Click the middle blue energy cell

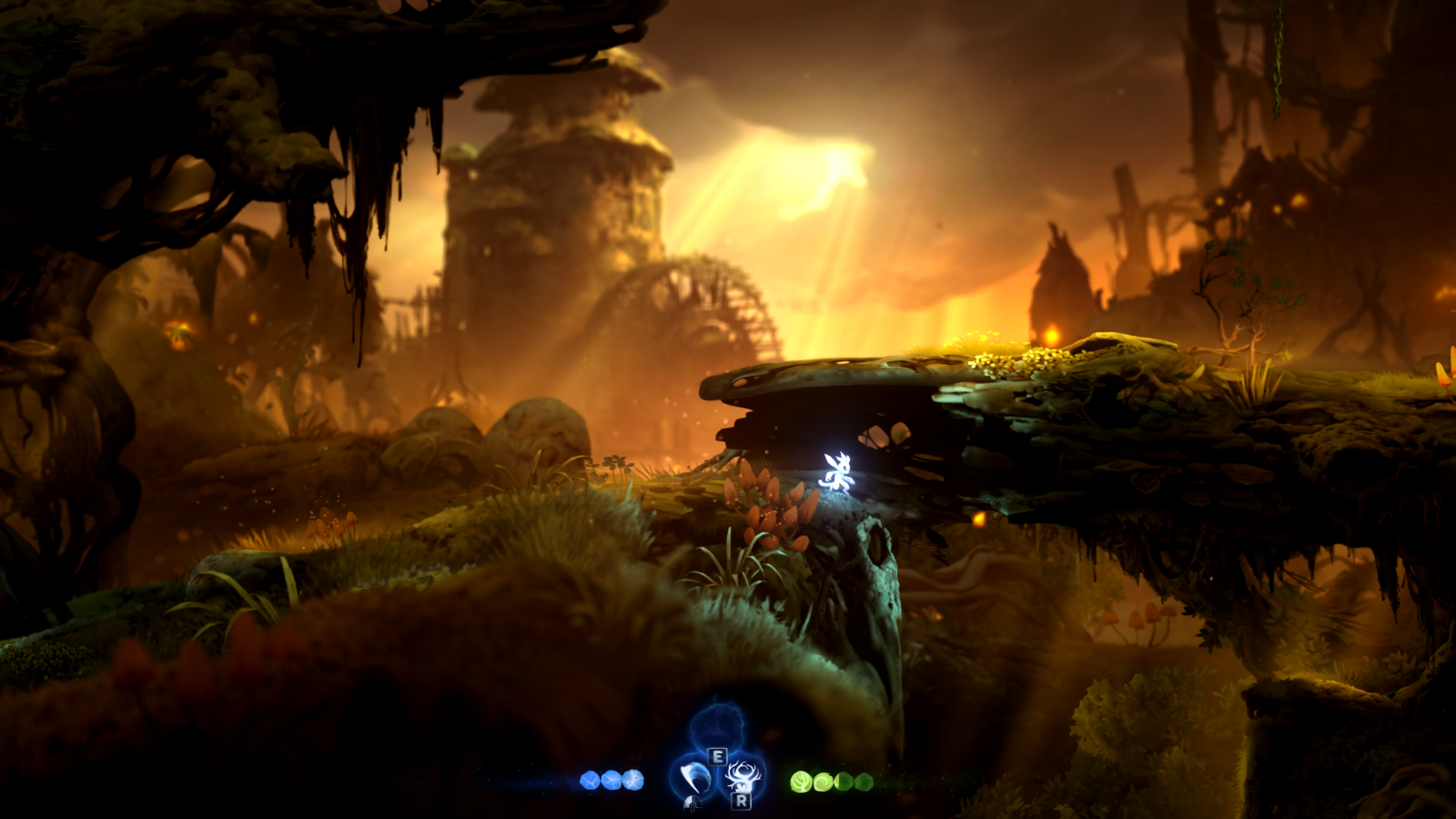coord(611,778)
